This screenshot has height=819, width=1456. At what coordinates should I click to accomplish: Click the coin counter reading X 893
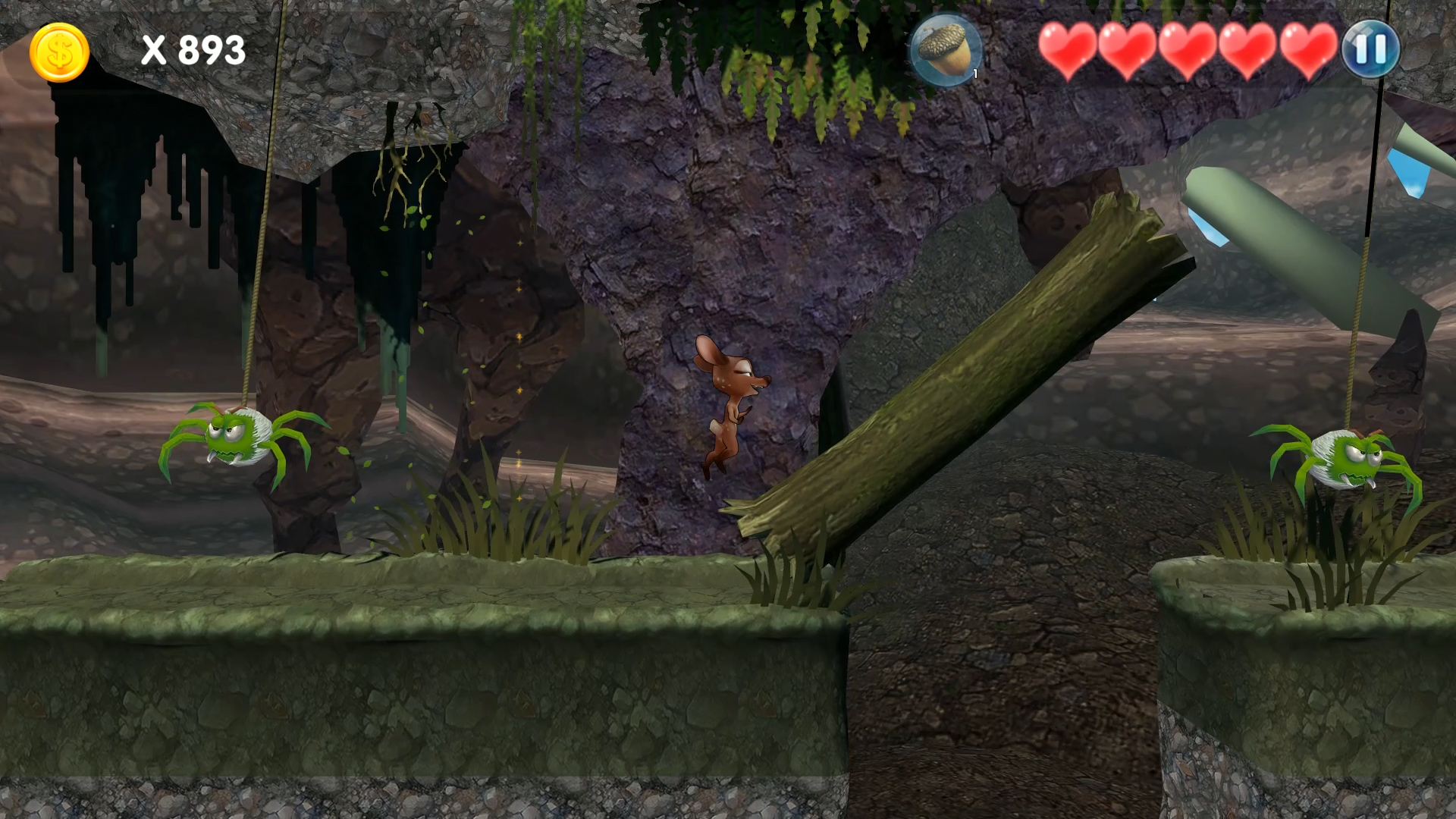click(x=193, y=51)
